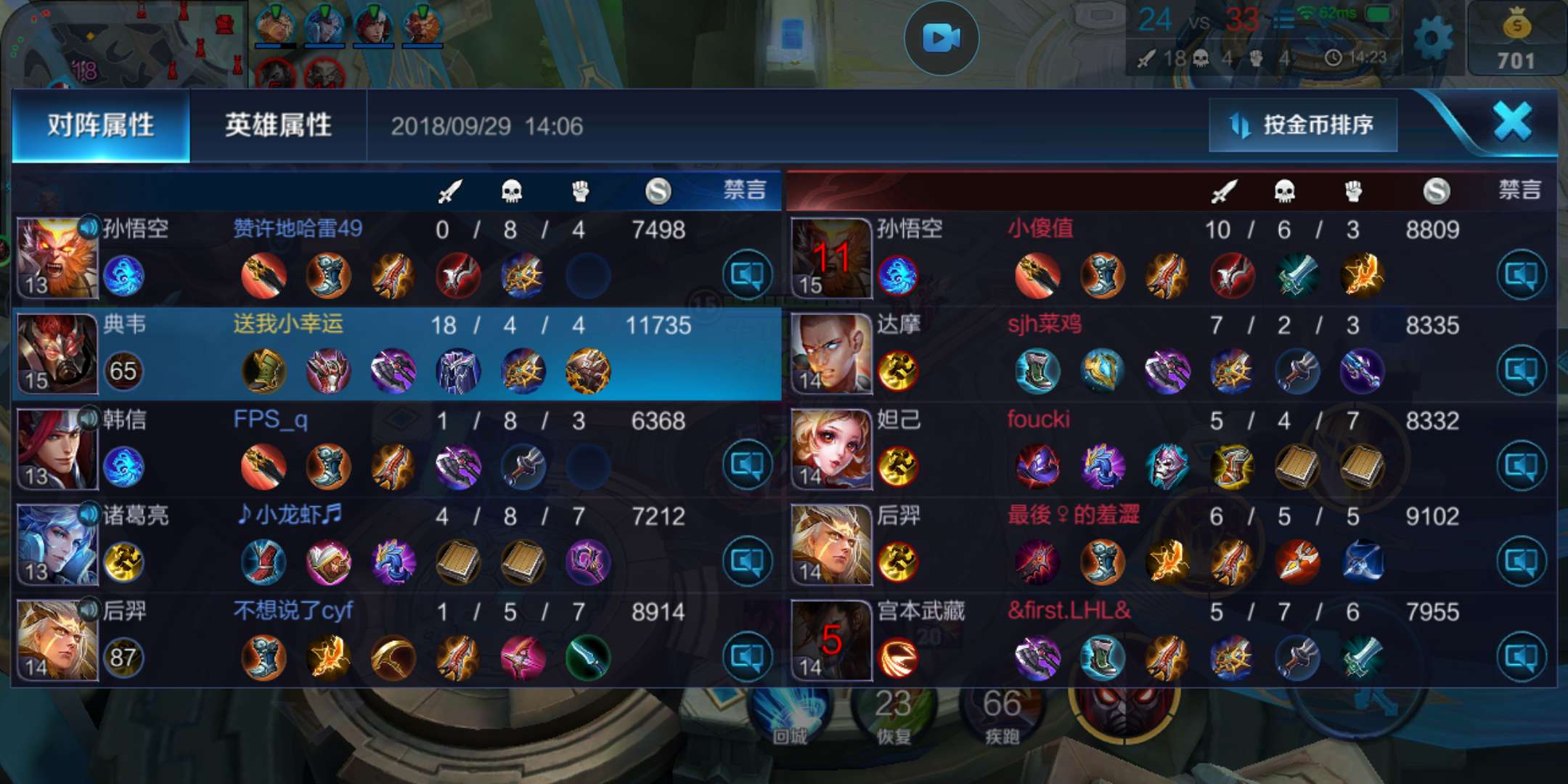Screen dimensions: 1568x784
Task: Click the 诸葛亮 hero portrait
Action: 57,544
